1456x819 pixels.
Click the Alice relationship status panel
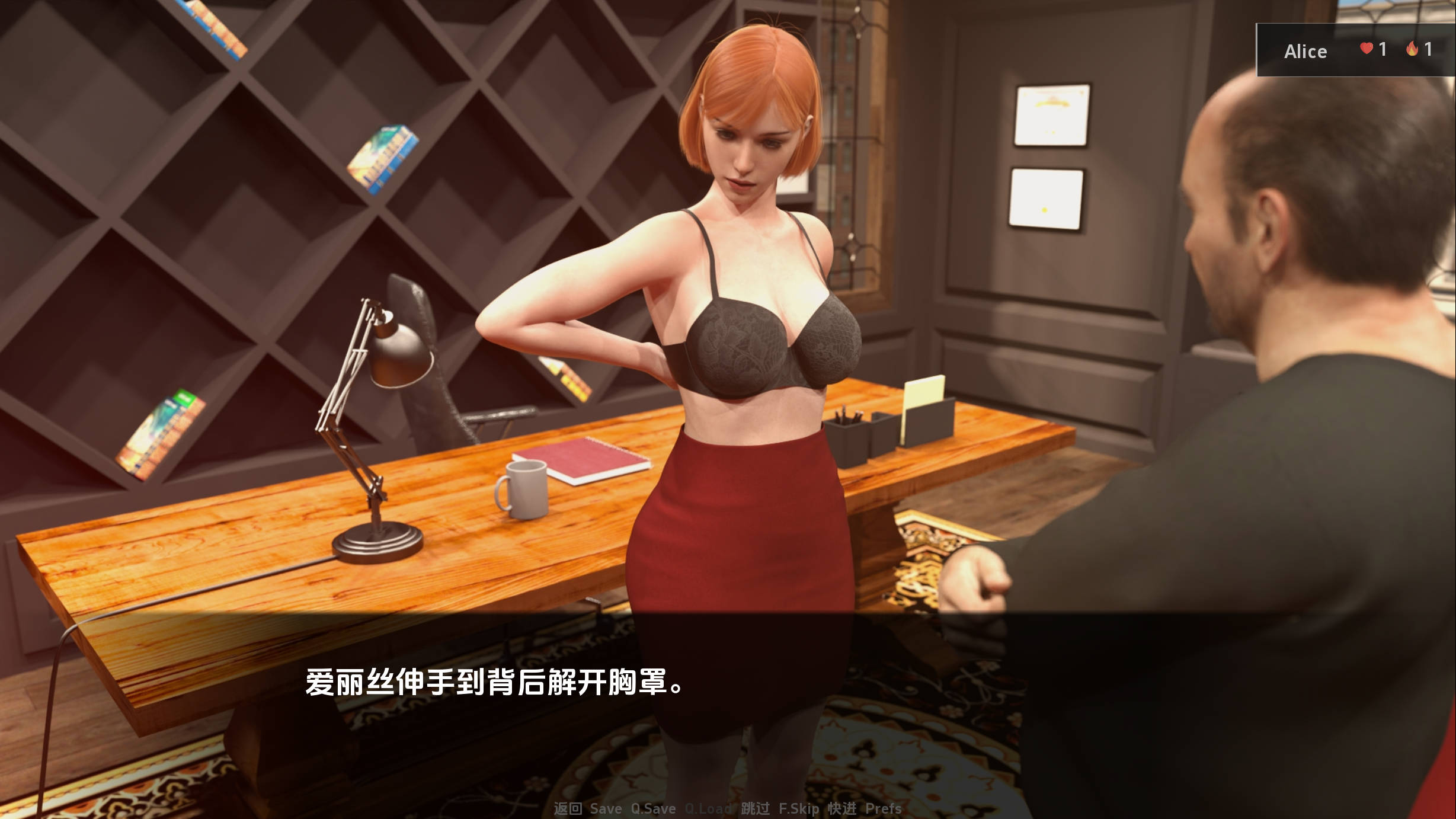coord(1354,50)
